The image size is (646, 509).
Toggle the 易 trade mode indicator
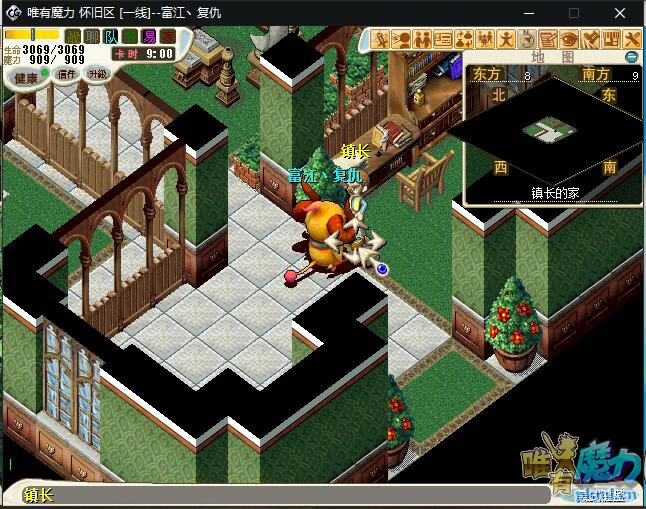click(148, 37)
